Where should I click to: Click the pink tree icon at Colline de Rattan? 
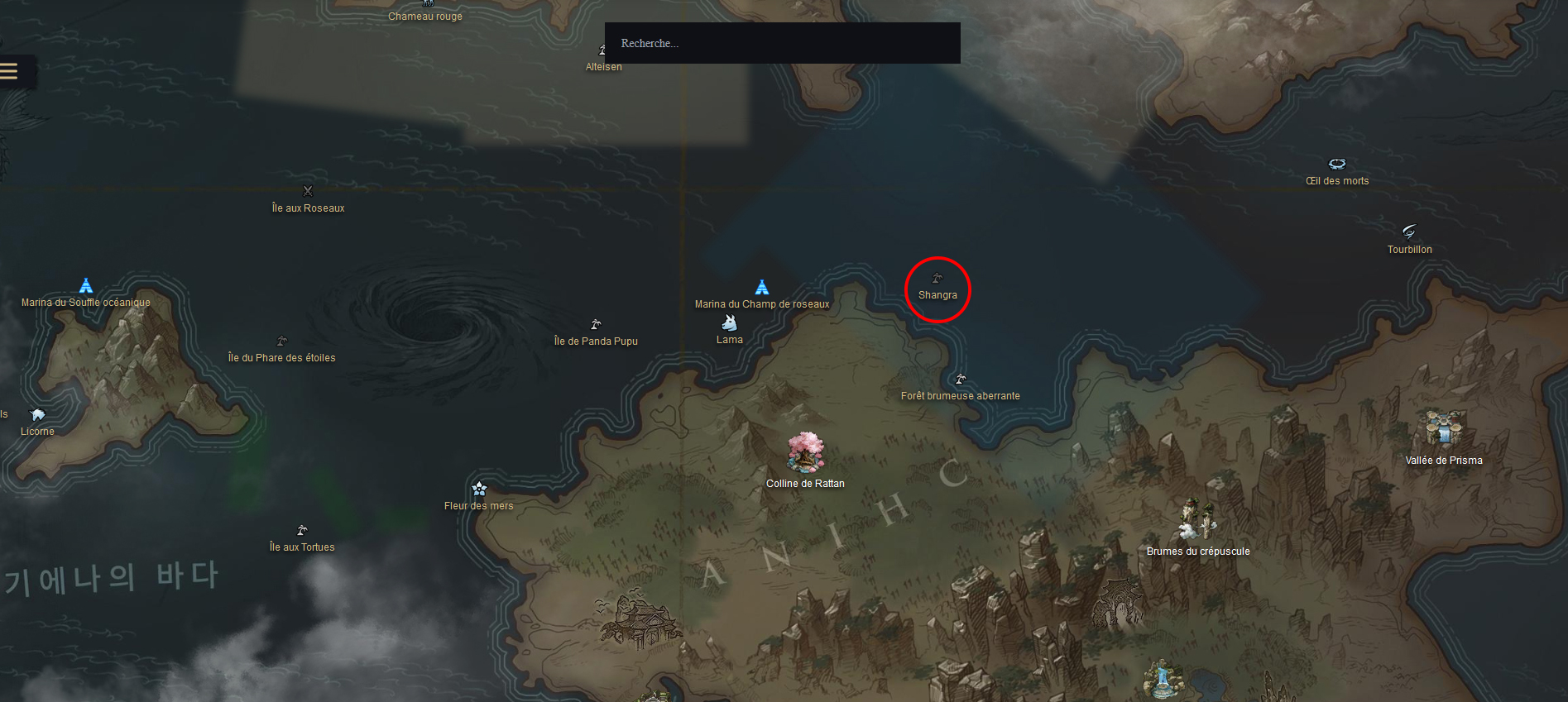tap(805, 452)
